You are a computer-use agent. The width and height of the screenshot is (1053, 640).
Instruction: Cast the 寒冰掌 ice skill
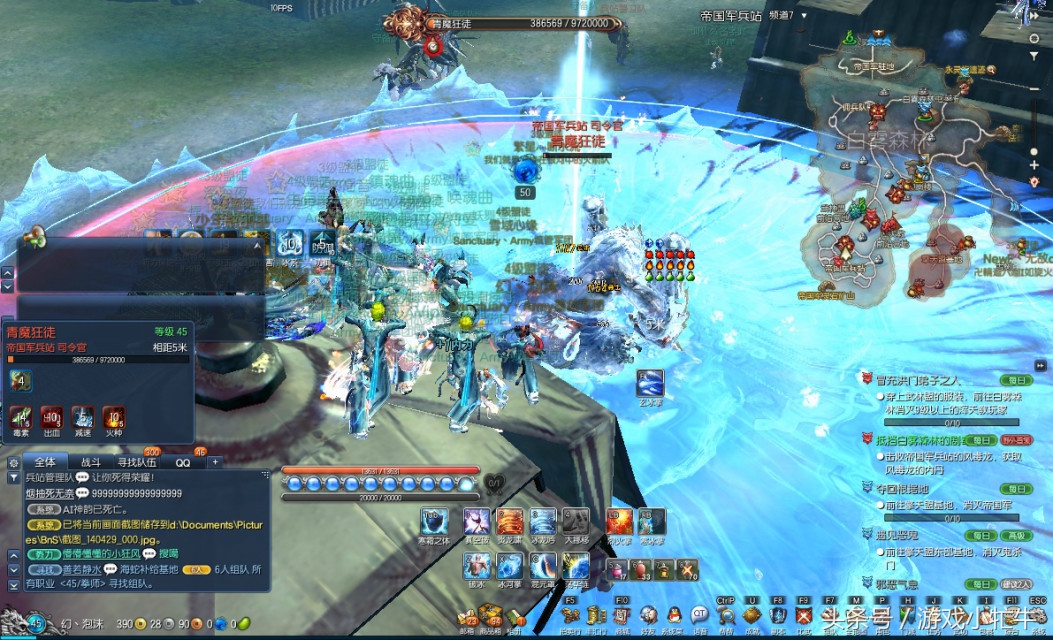coord(651,523)
